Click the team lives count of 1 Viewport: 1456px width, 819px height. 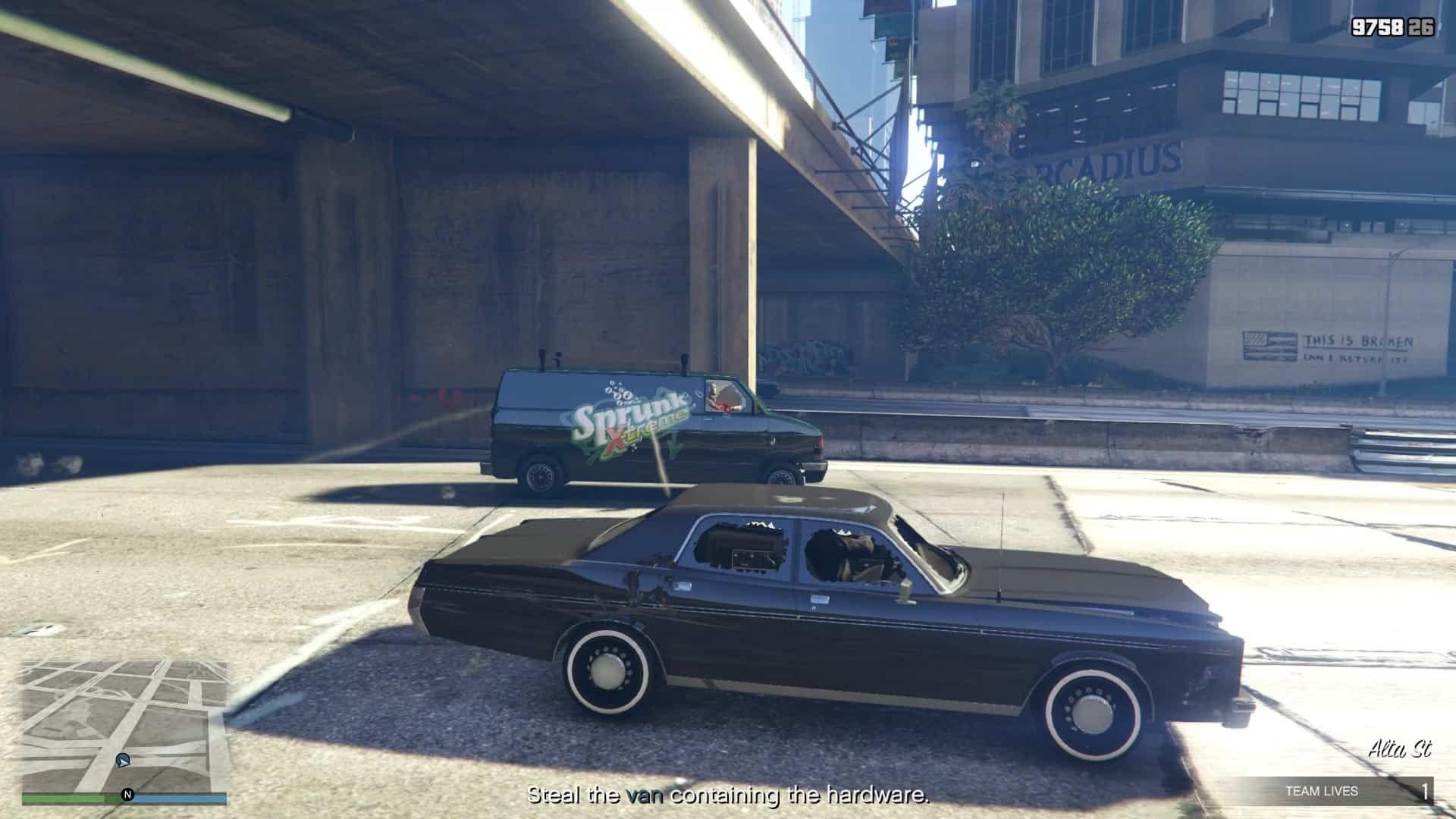click(1426, 790)
